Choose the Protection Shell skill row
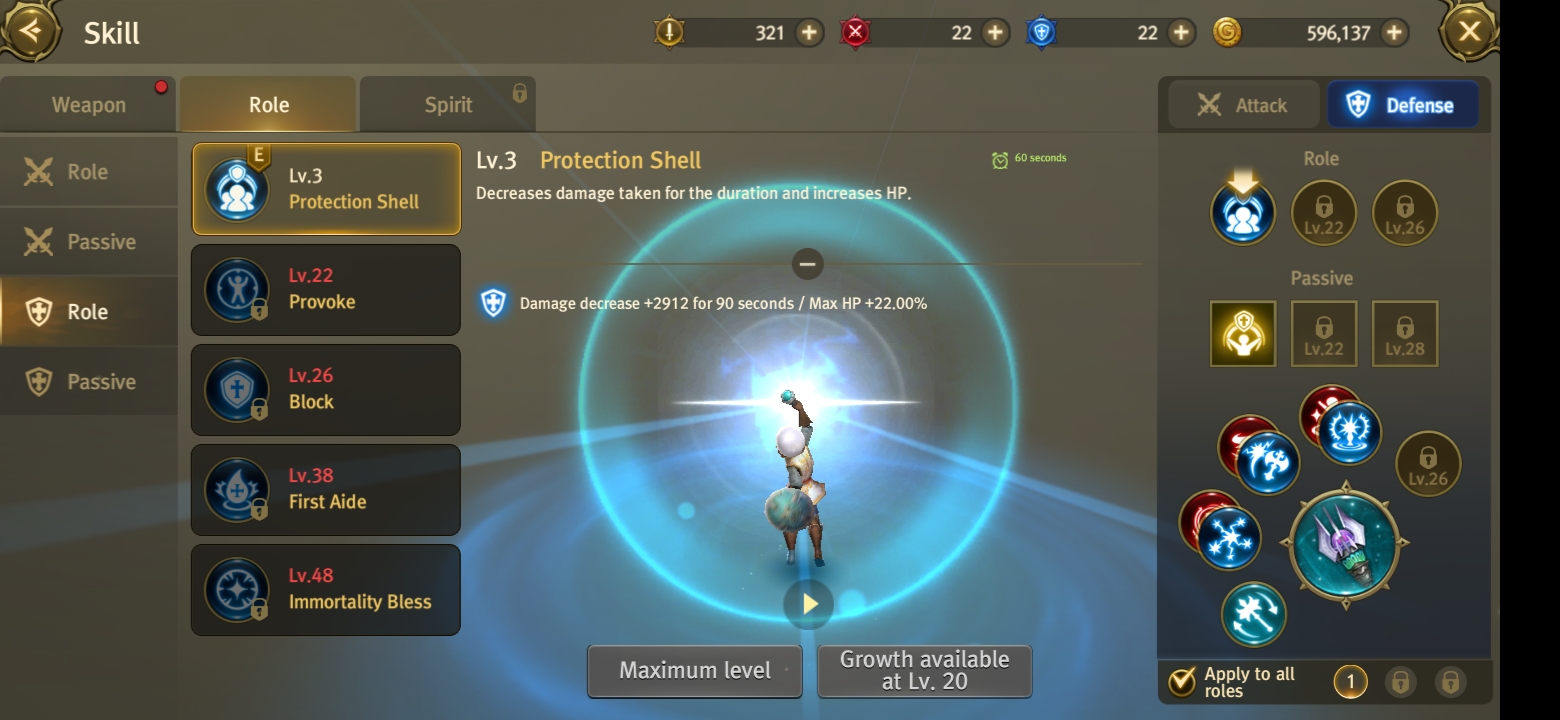 tap(326, 189)
